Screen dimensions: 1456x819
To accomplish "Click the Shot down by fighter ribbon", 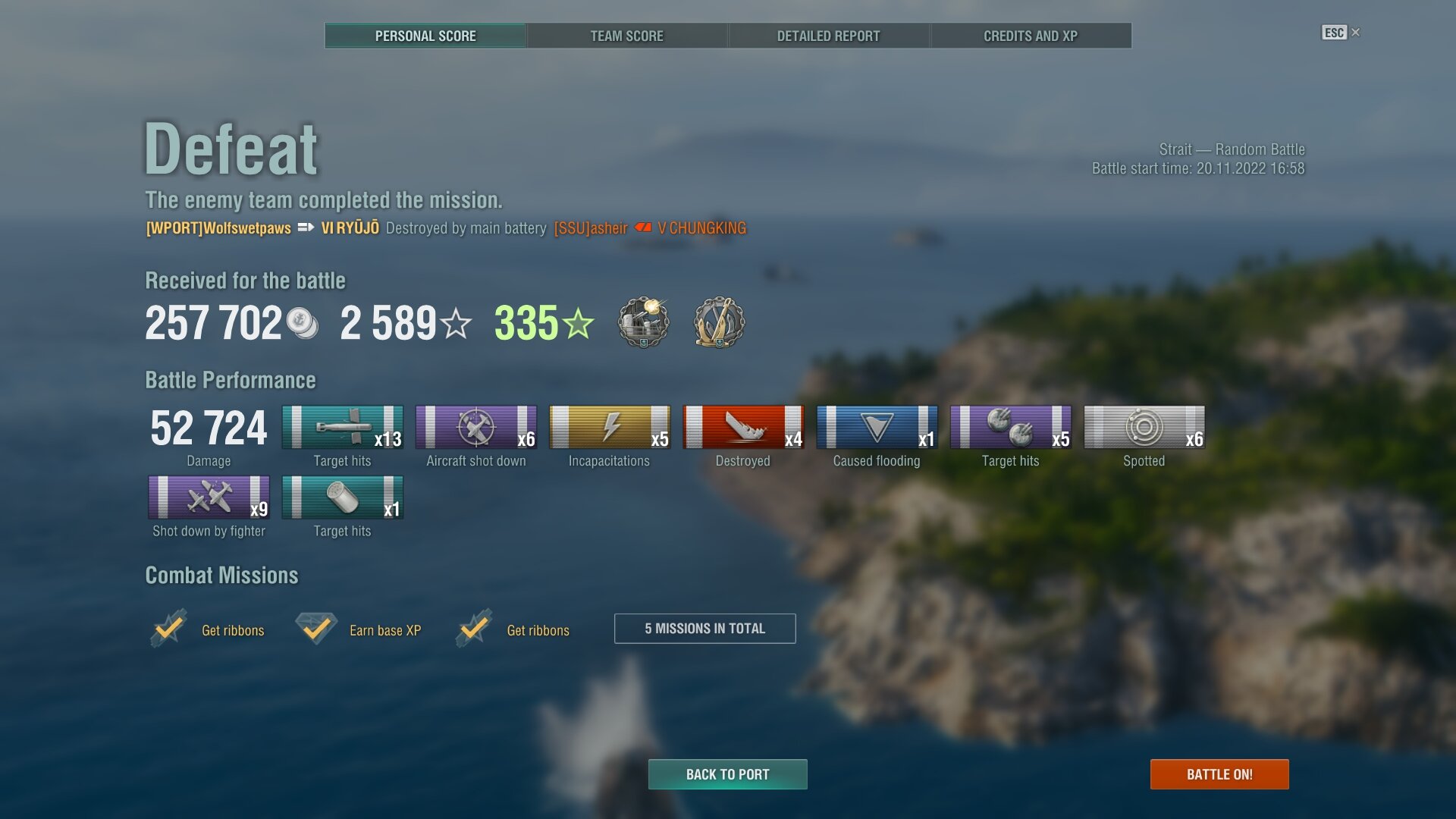I will pos(209,497).
